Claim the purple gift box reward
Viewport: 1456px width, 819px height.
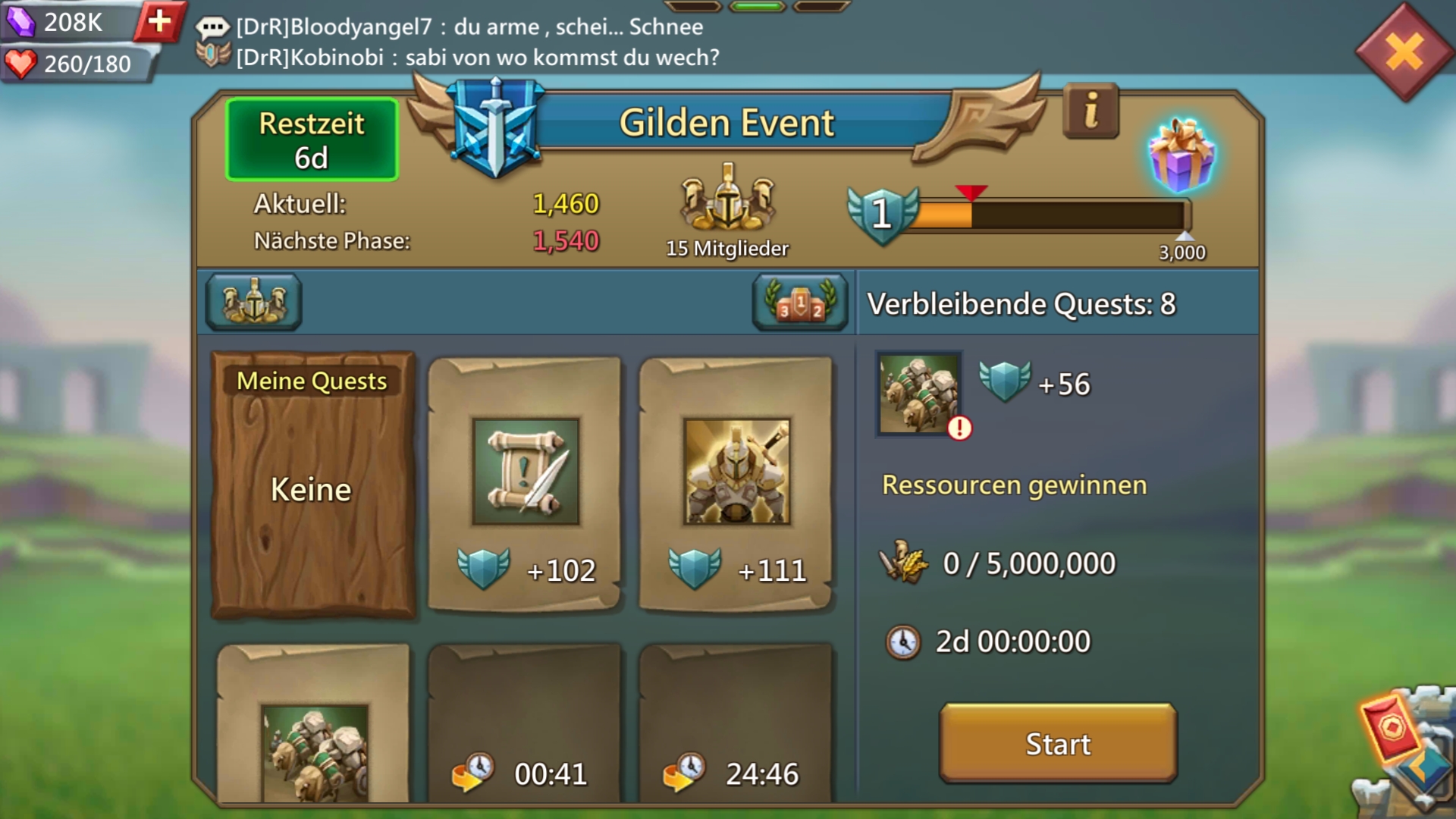click(x=1181, y=156)
